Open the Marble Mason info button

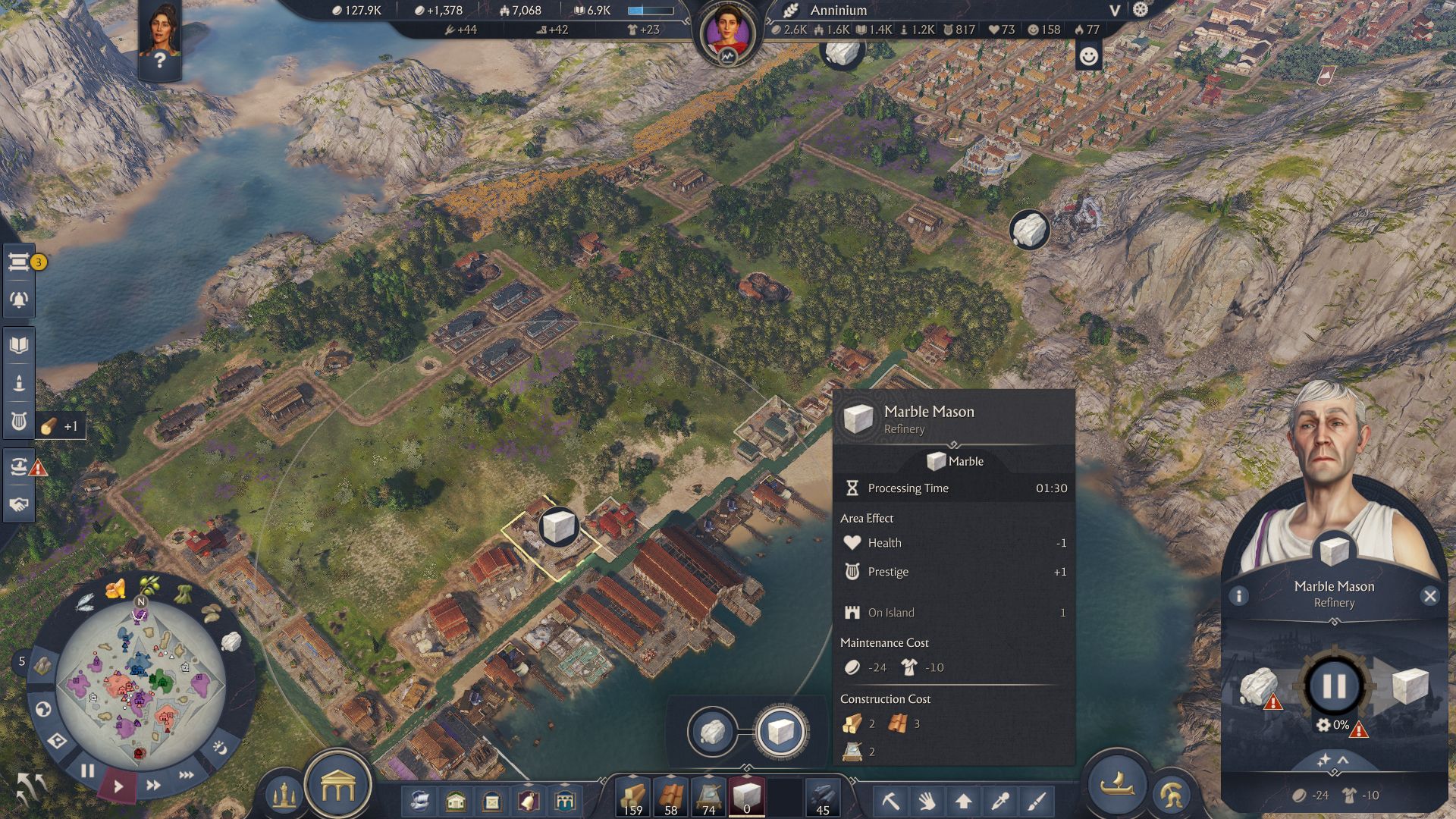coord(1239,596)
